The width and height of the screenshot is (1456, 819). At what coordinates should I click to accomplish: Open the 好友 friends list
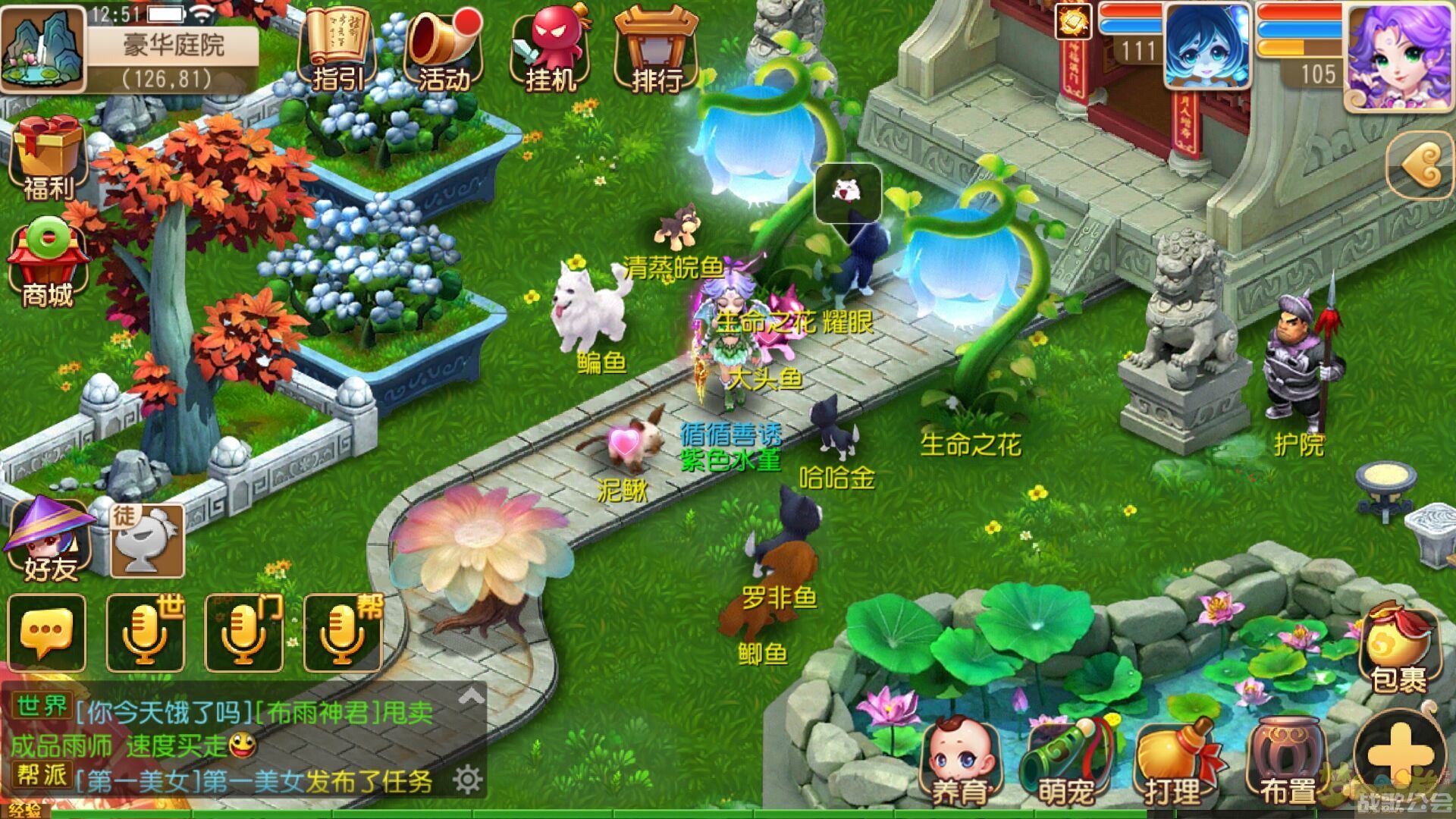pos(50,540)
